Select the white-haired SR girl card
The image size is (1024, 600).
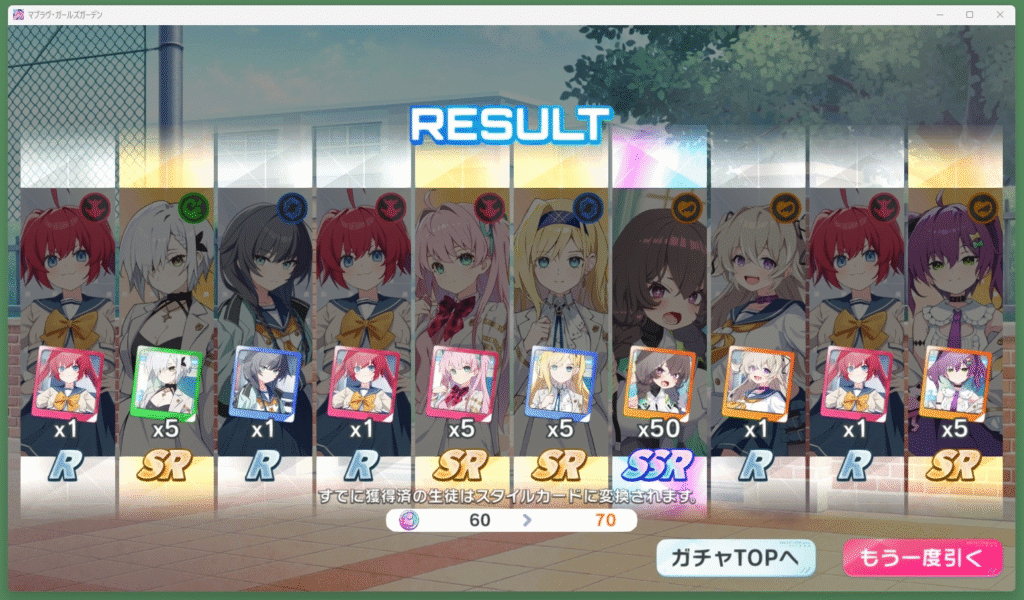(167, 383)
